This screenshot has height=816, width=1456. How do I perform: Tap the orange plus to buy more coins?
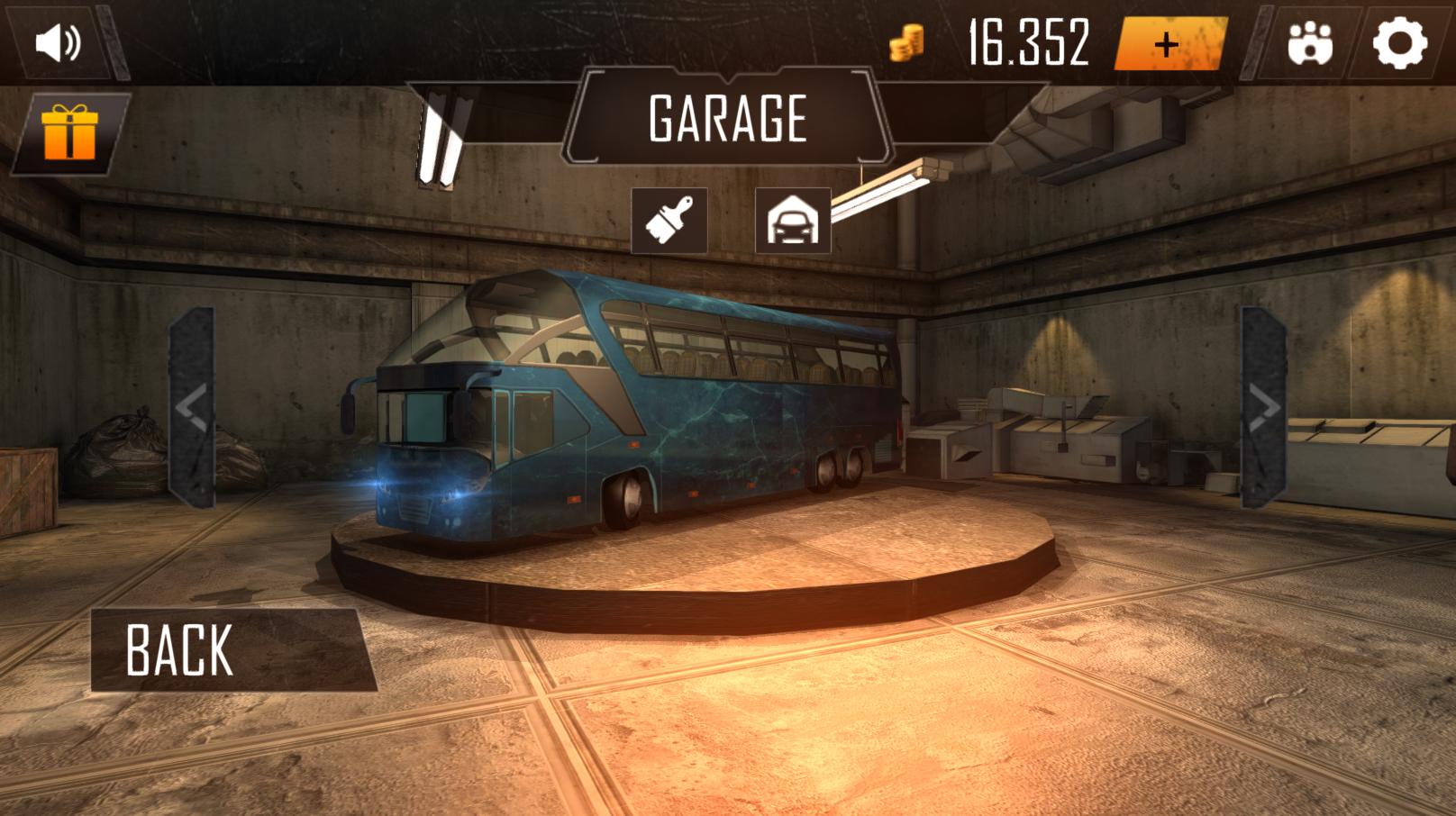coord(1168,41)
